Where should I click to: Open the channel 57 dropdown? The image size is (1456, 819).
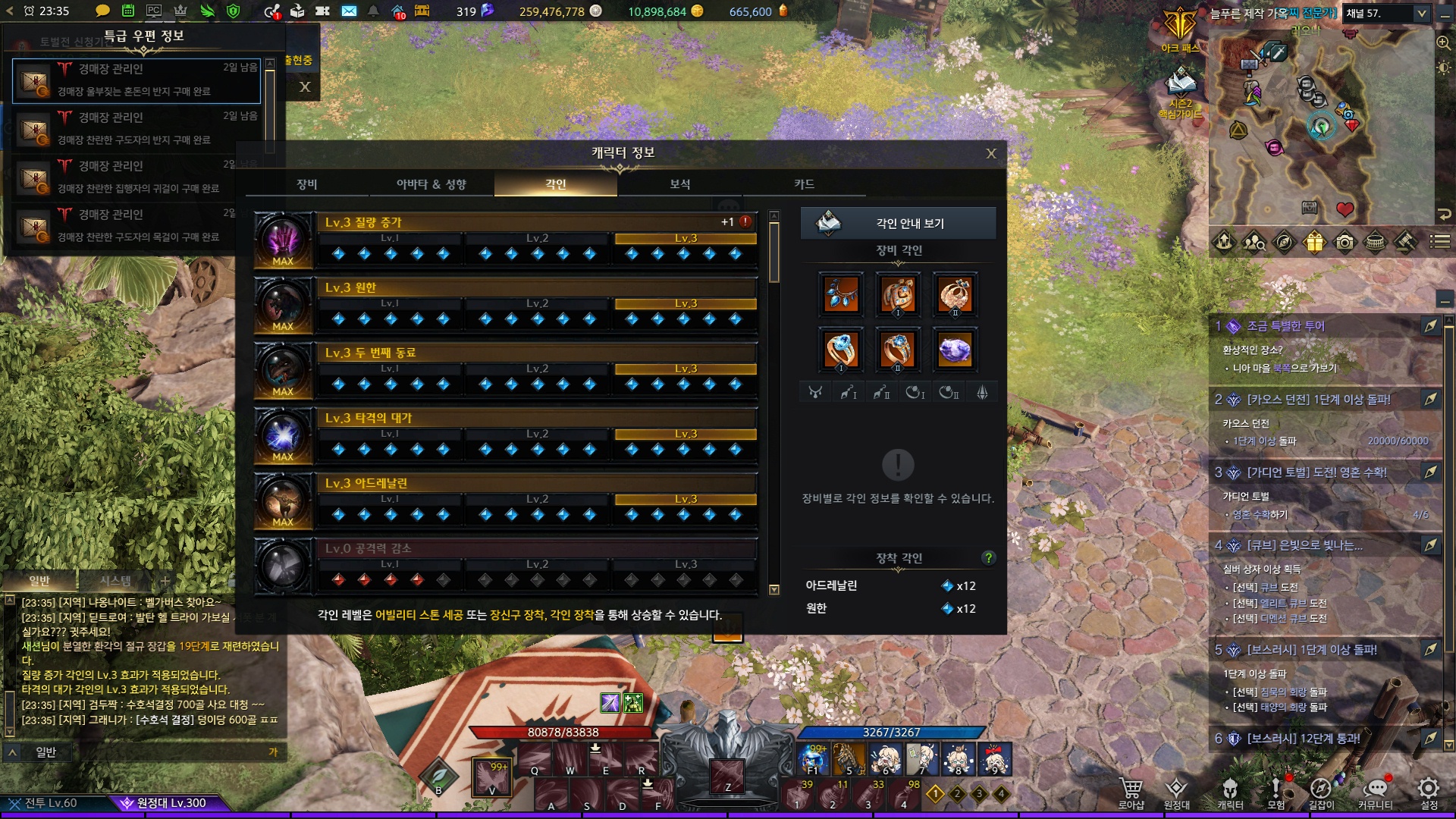pyautogui.click(x=1422, y=13)
